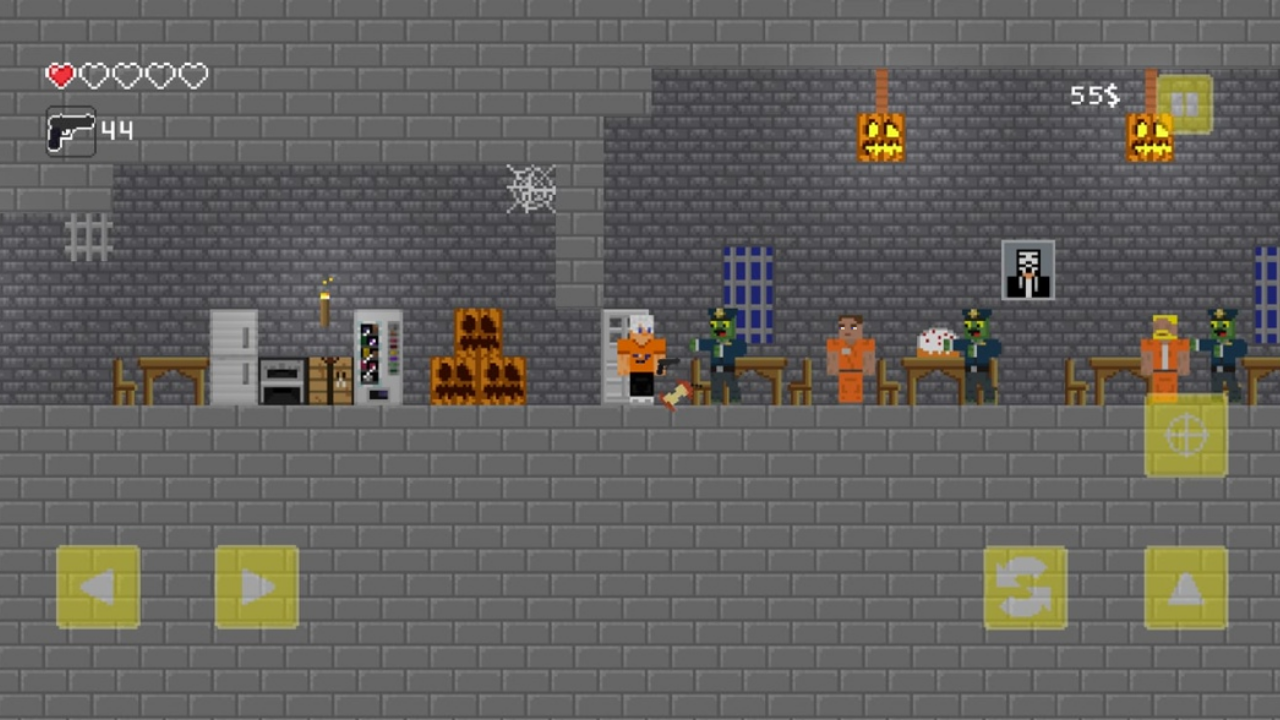Viewport: 1280px width, 720px height.
Task: Tap the crosshair aim button
Action: (x=1186, y=434)
